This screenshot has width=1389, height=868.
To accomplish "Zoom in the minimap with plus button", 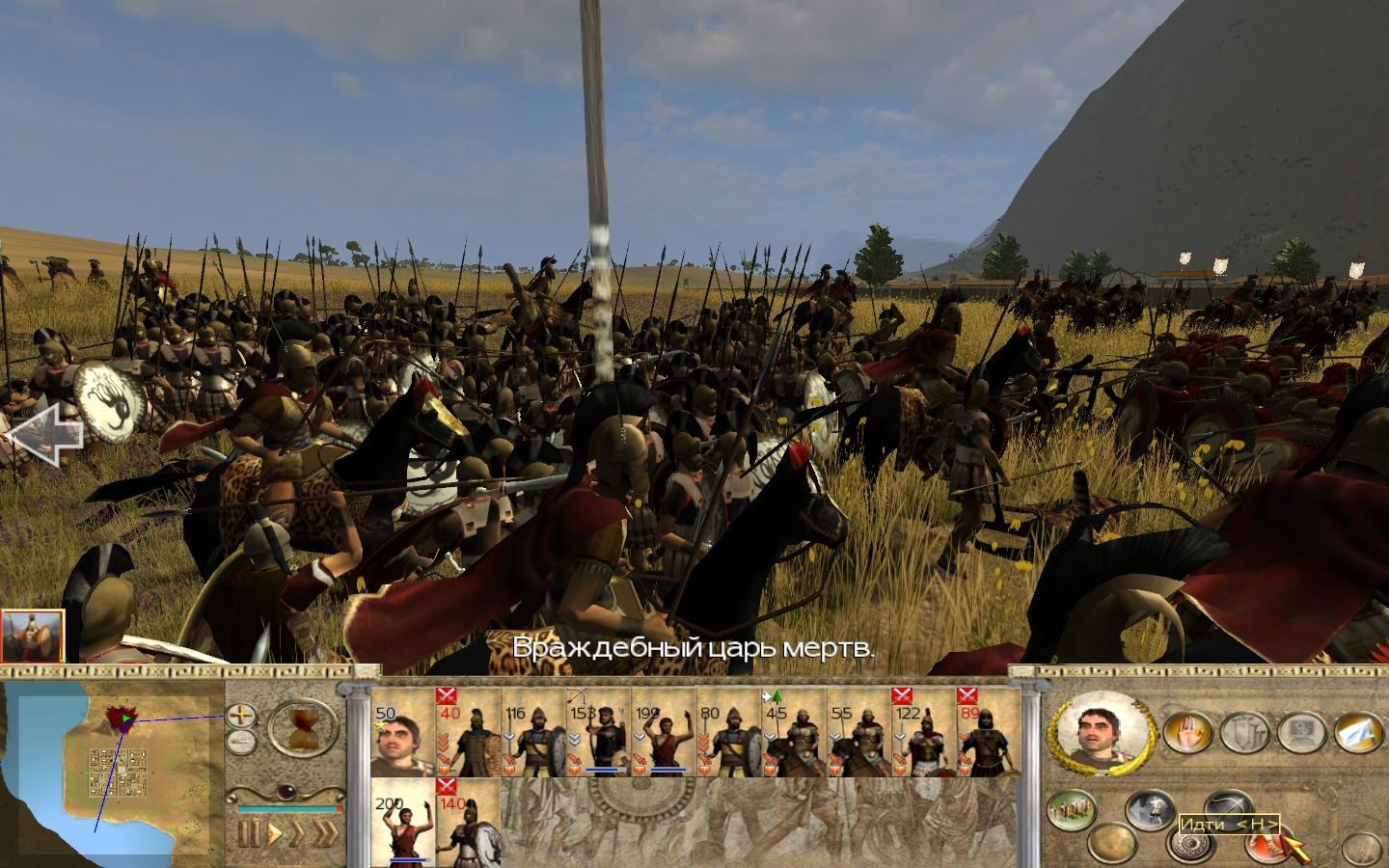I will click(239, 716).
